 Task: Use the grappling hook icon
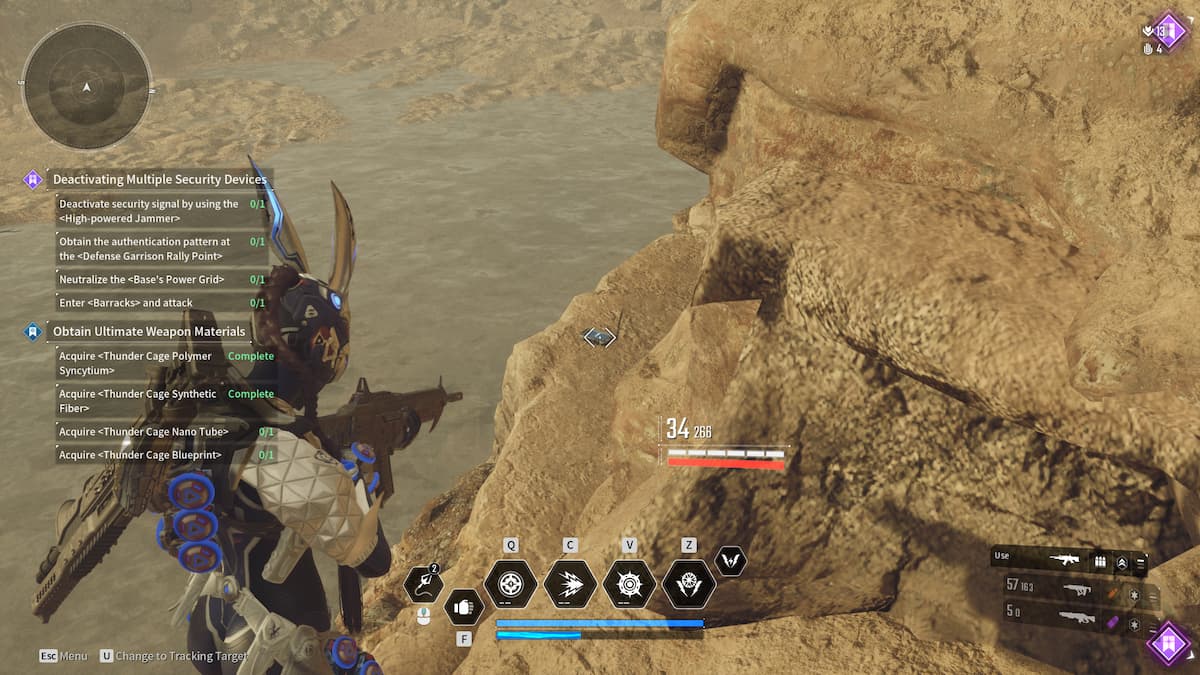tap(423, 585)
